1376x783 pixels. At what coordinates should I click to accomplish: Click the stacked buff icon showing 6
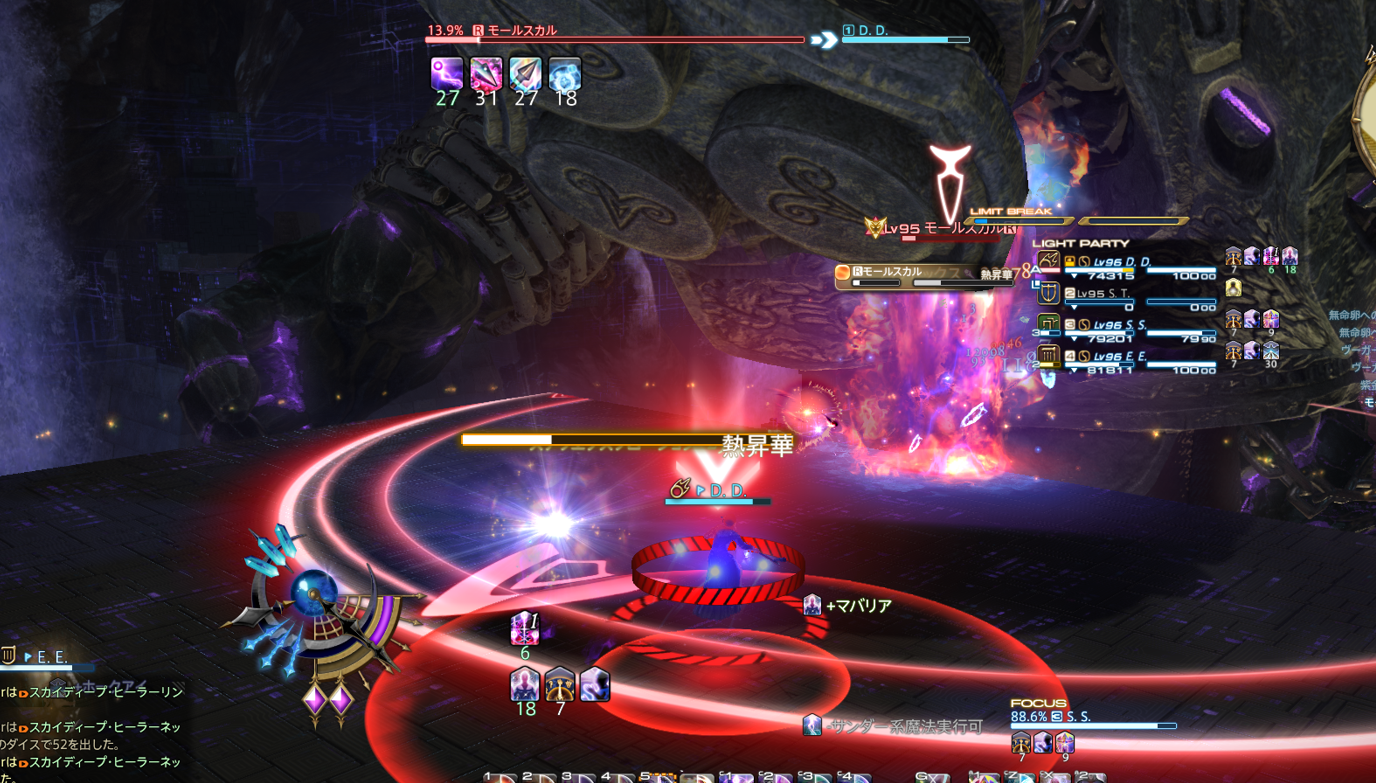point(525,629)
